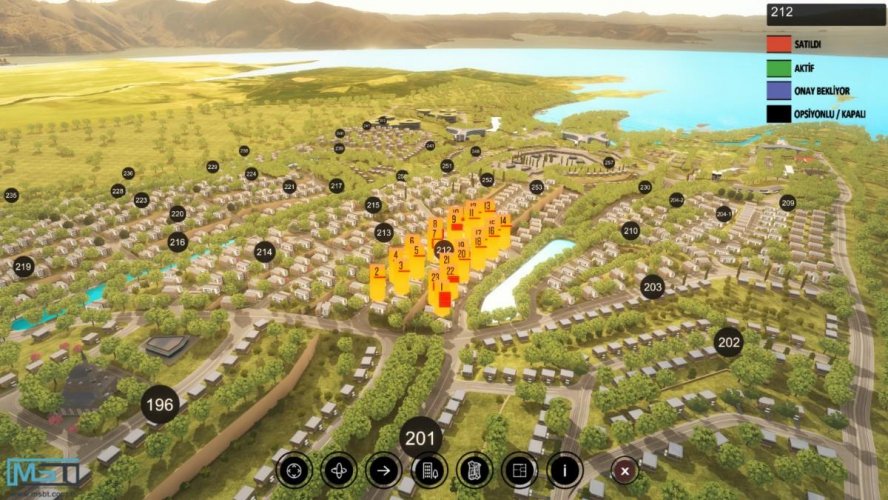
Task: Open the building and tree icon view
Action: [x=428, y=468]
